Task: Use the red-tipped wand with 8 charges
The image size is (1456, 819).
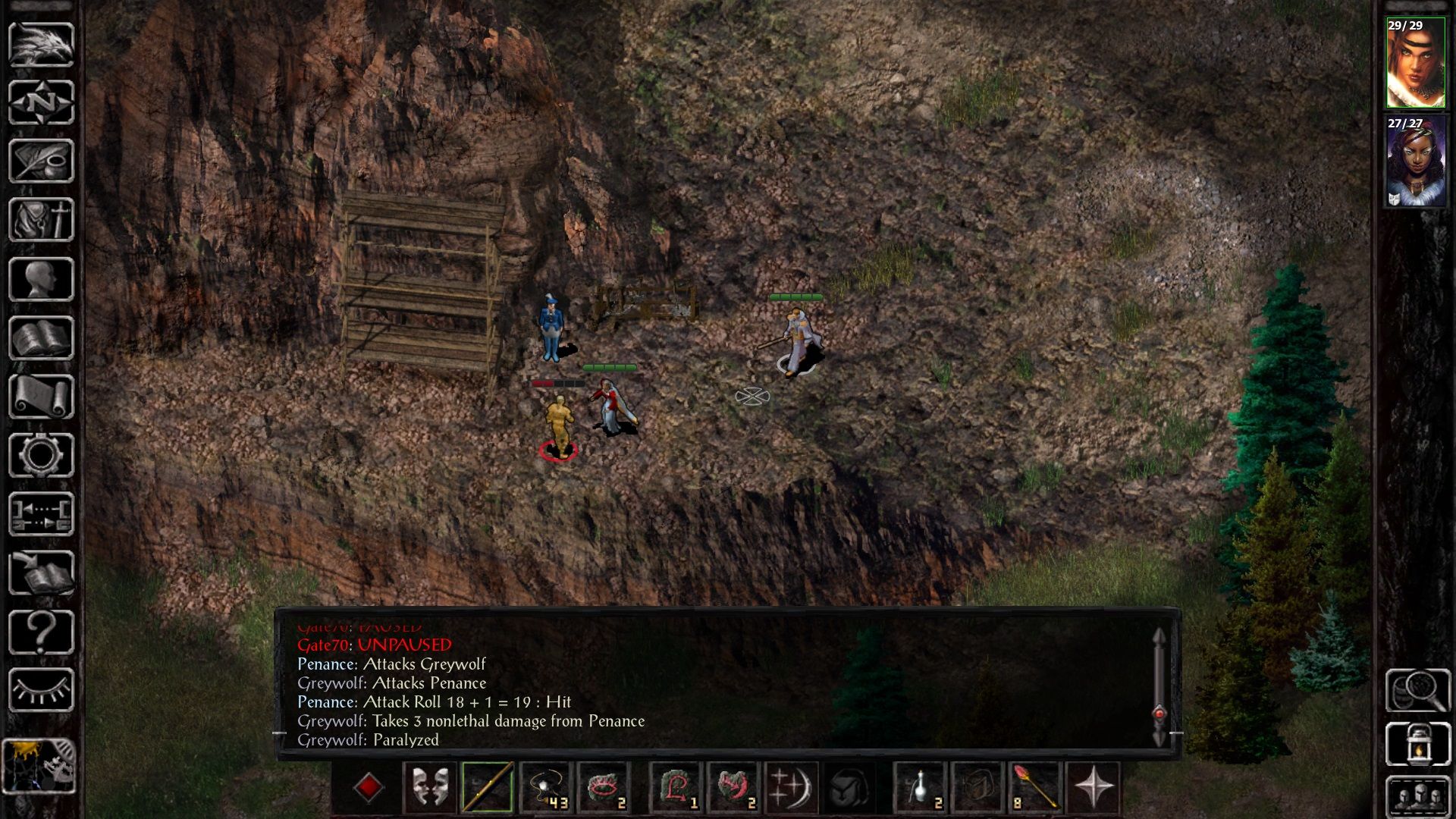Action: tap(1035, 787)
